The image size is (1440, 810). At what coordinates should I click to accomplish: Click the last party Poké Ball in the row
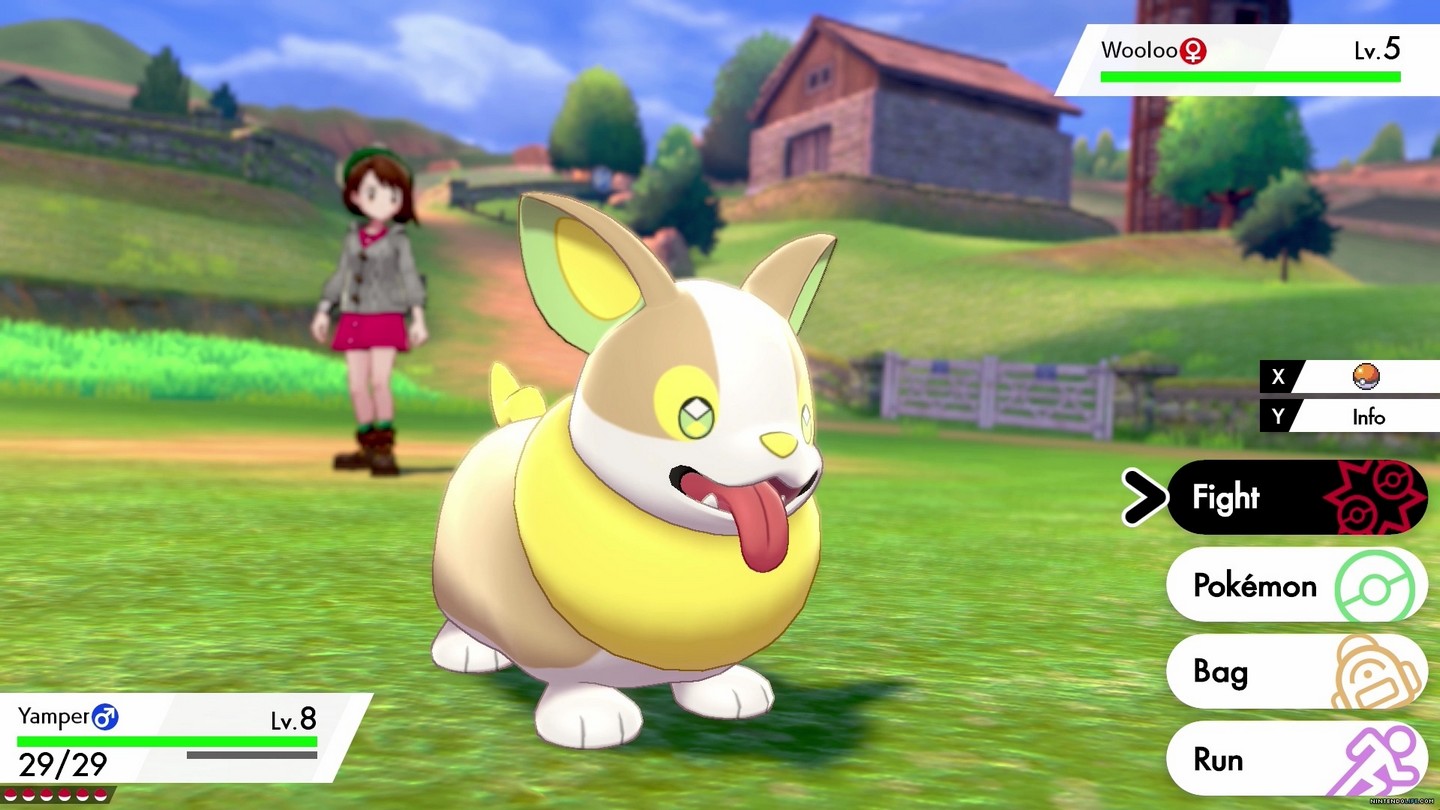[101, 794]
